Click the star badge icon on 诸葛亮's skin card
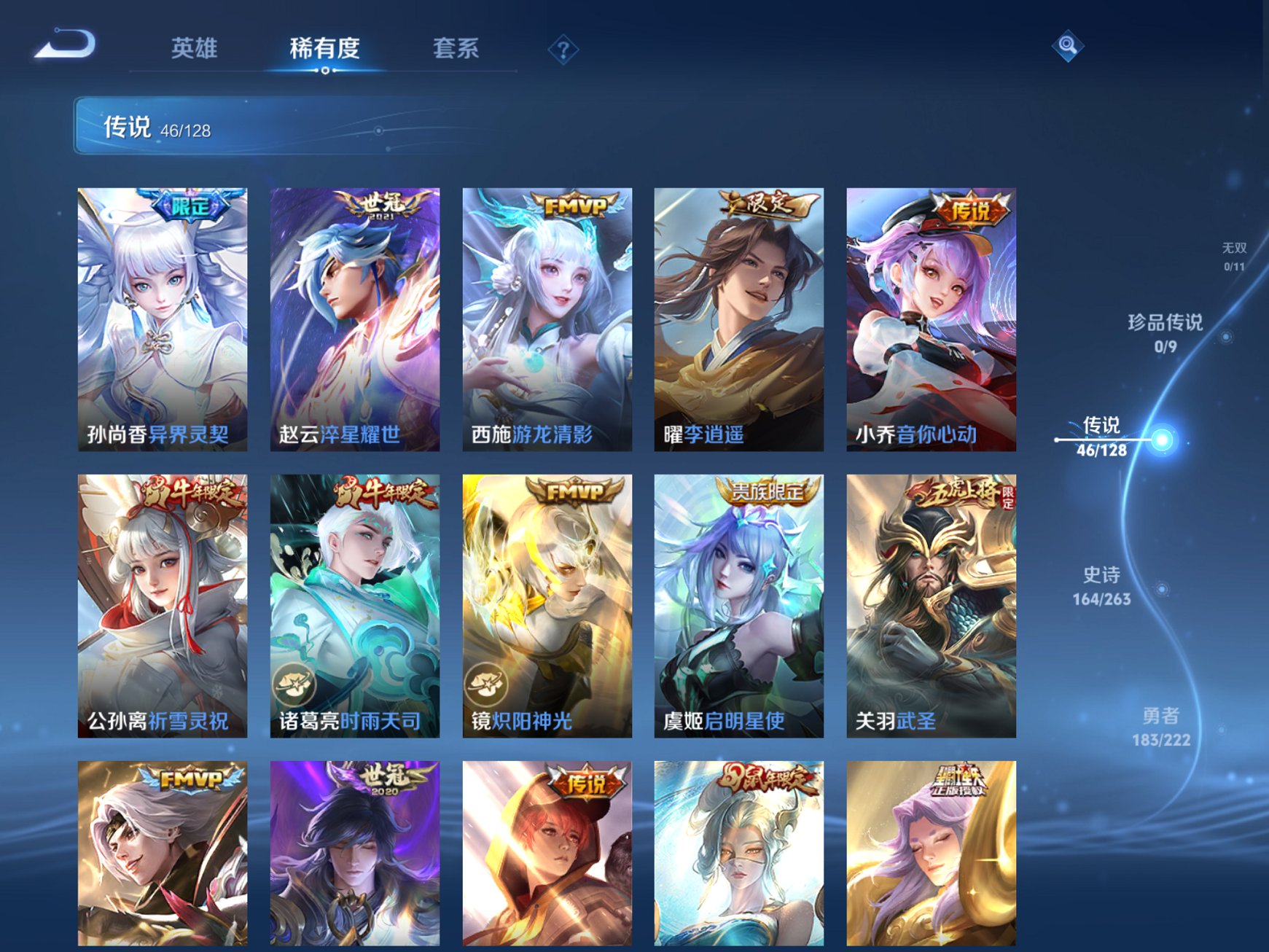This screenshot has width=1269, height=952. 294,684
